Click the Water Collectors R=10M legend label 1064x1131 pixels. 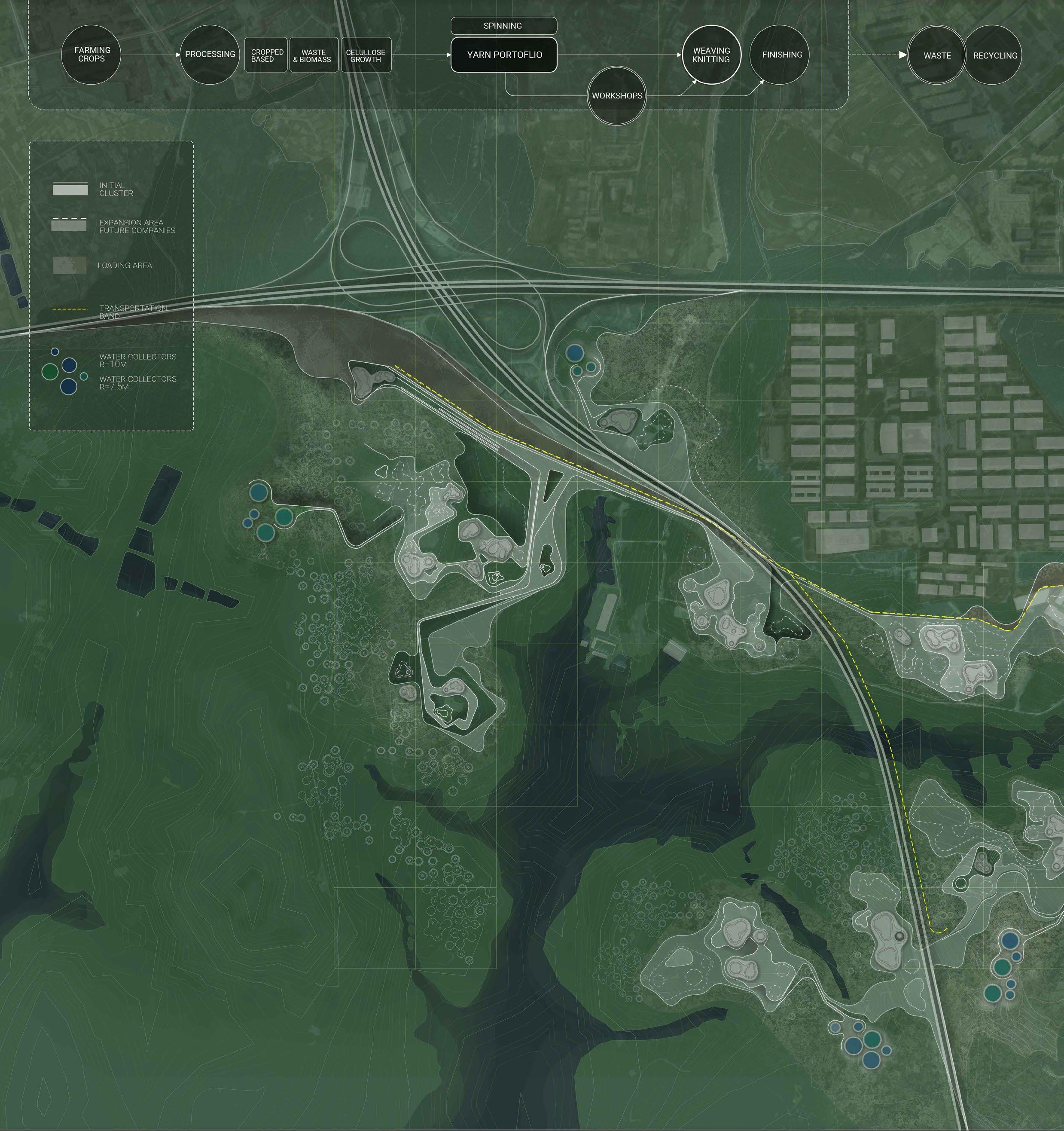tap(137, 360)
